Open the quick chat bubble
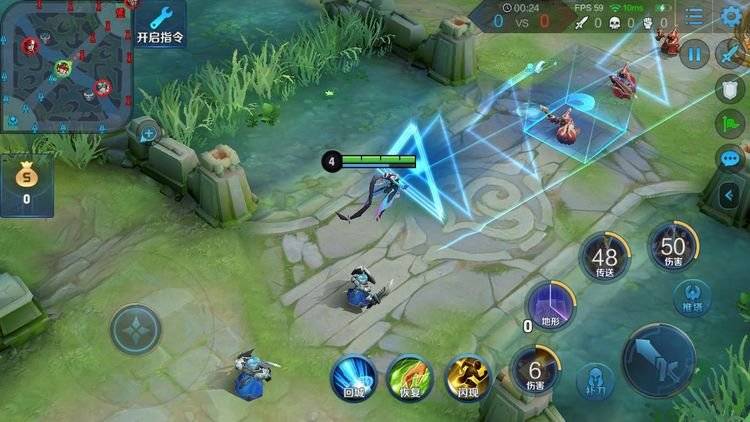This screenshot has width=750, height=422. coord(731,159)
